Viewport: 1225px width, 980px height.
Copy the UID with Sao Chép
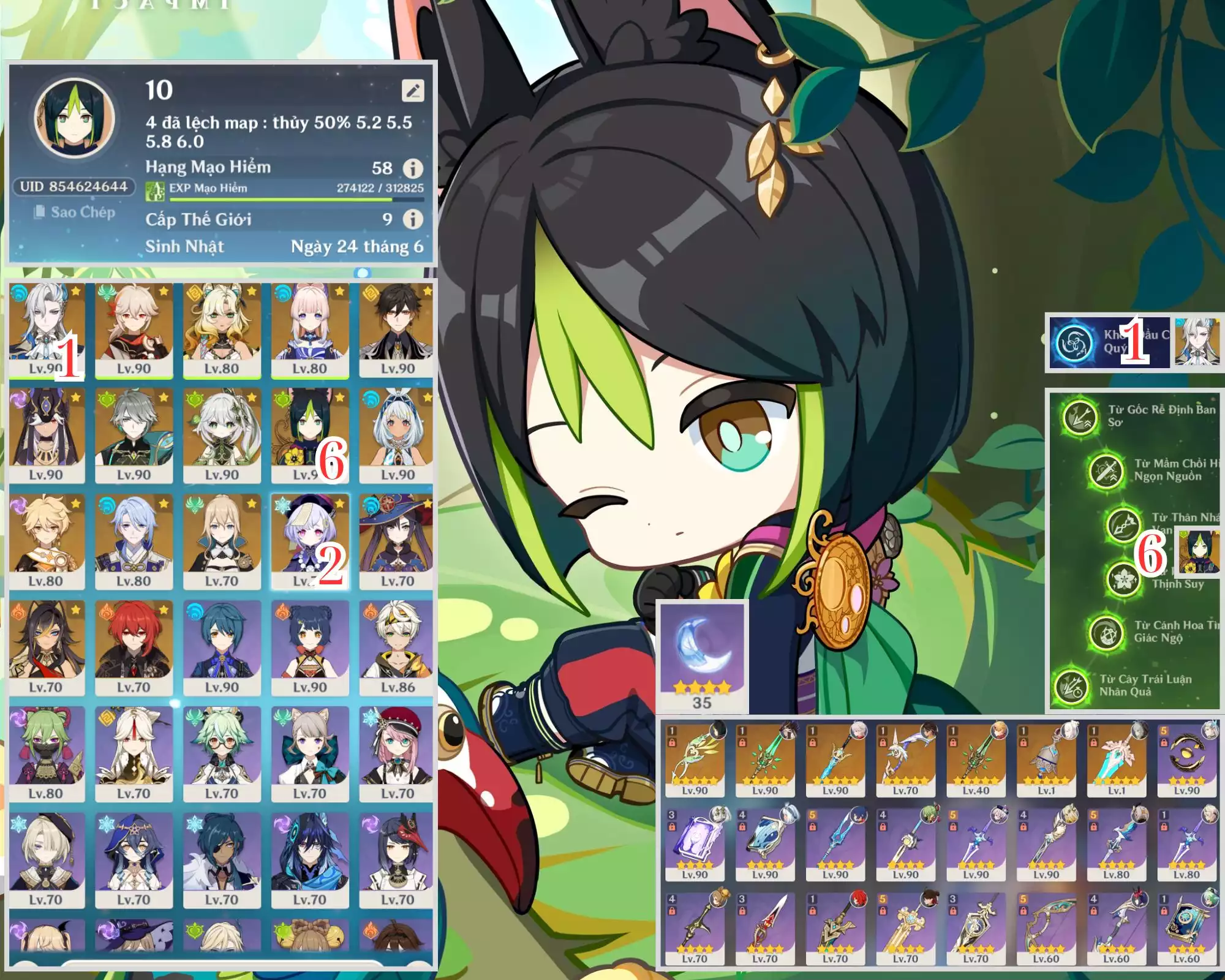tap(75, 213)
